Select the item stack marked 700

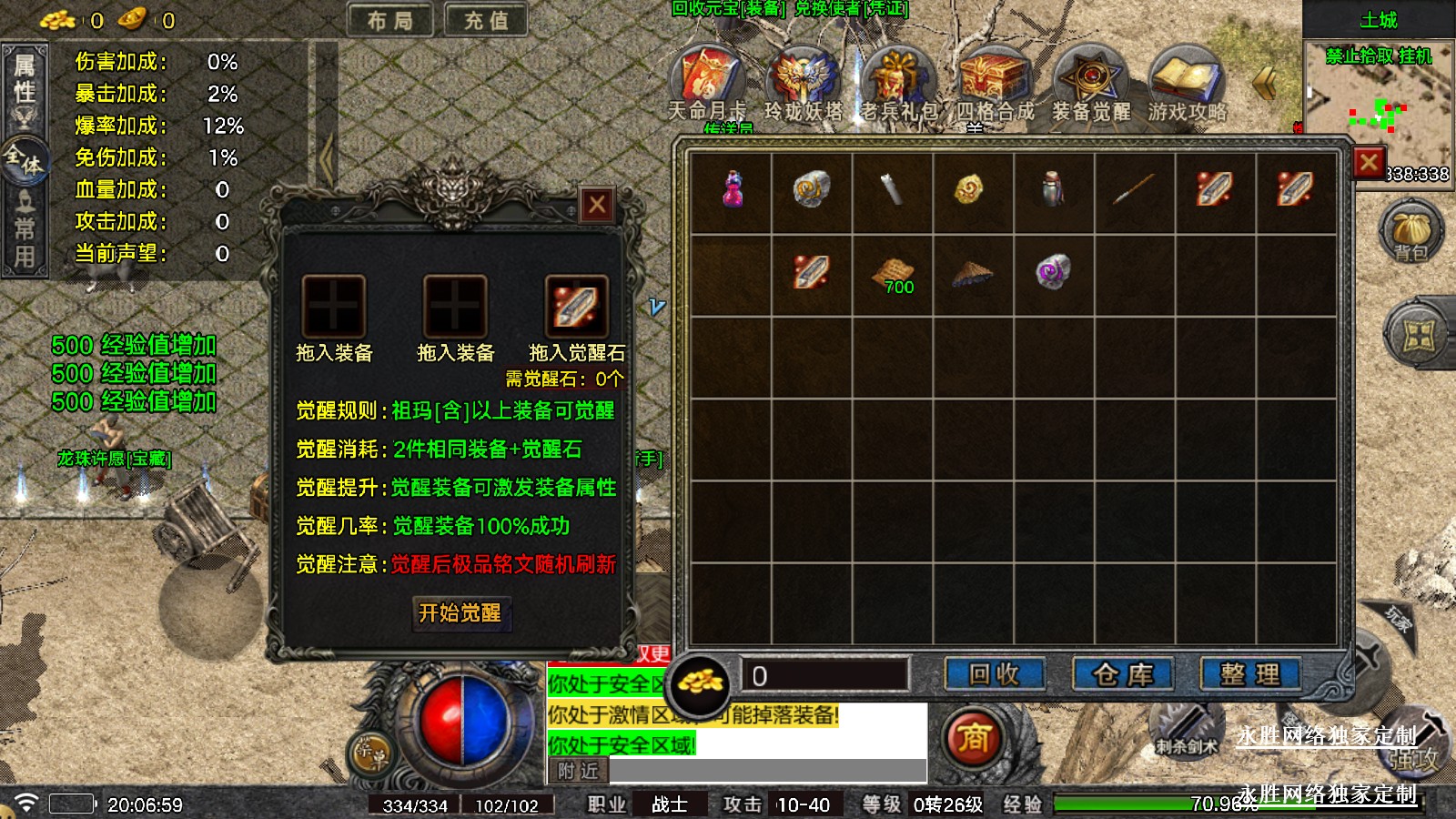tap(894, 274)
